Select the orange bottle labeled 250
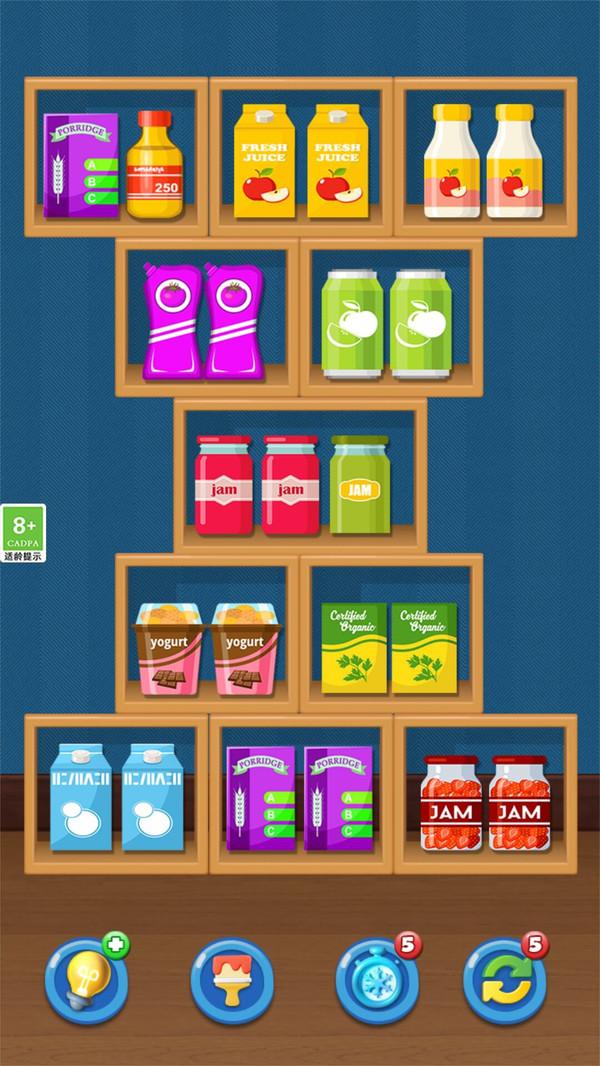The image size is (600, 1066). tap(155, 166)
